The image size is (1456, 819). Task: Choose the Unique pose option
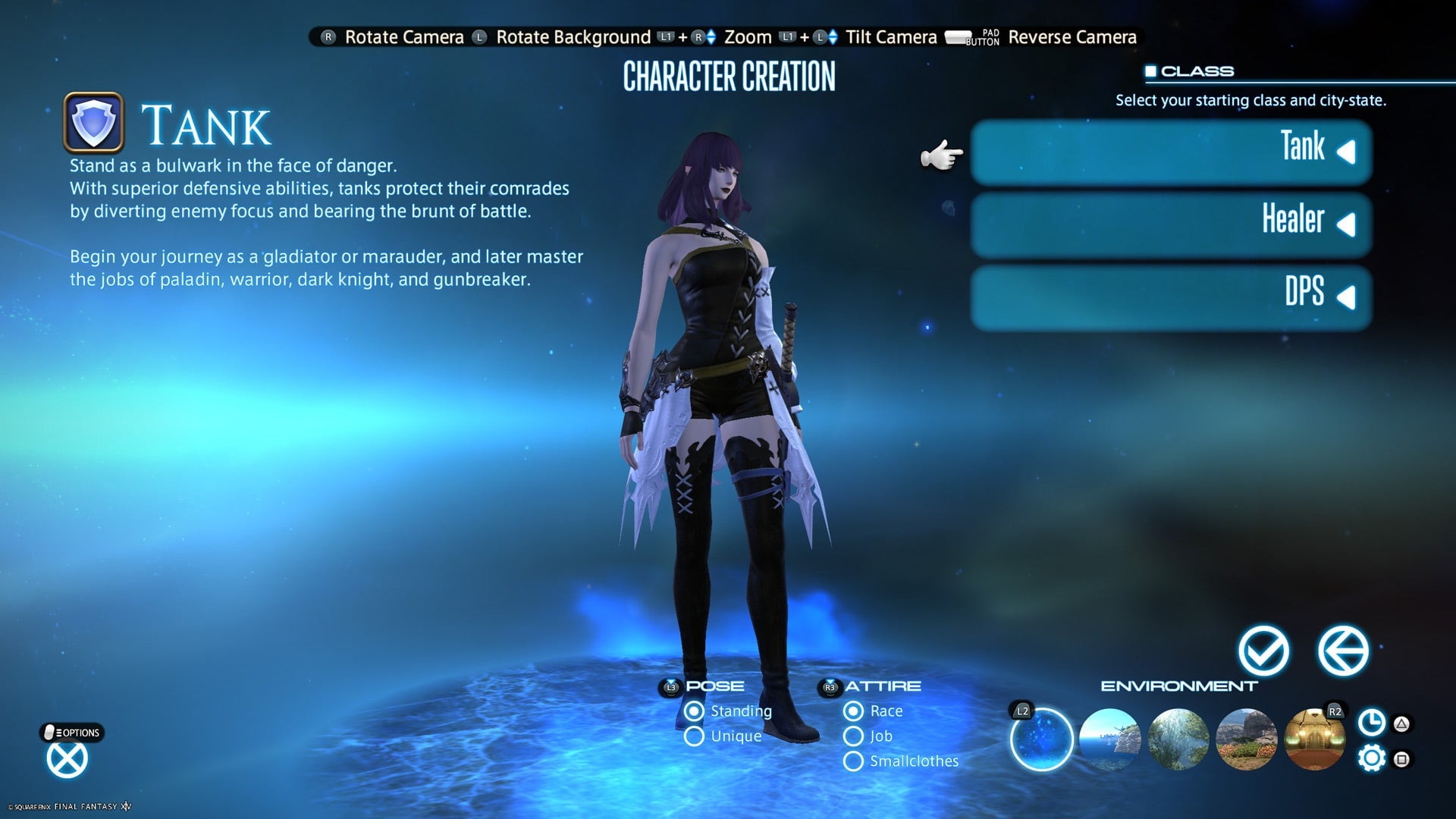(x=694, y=736)
